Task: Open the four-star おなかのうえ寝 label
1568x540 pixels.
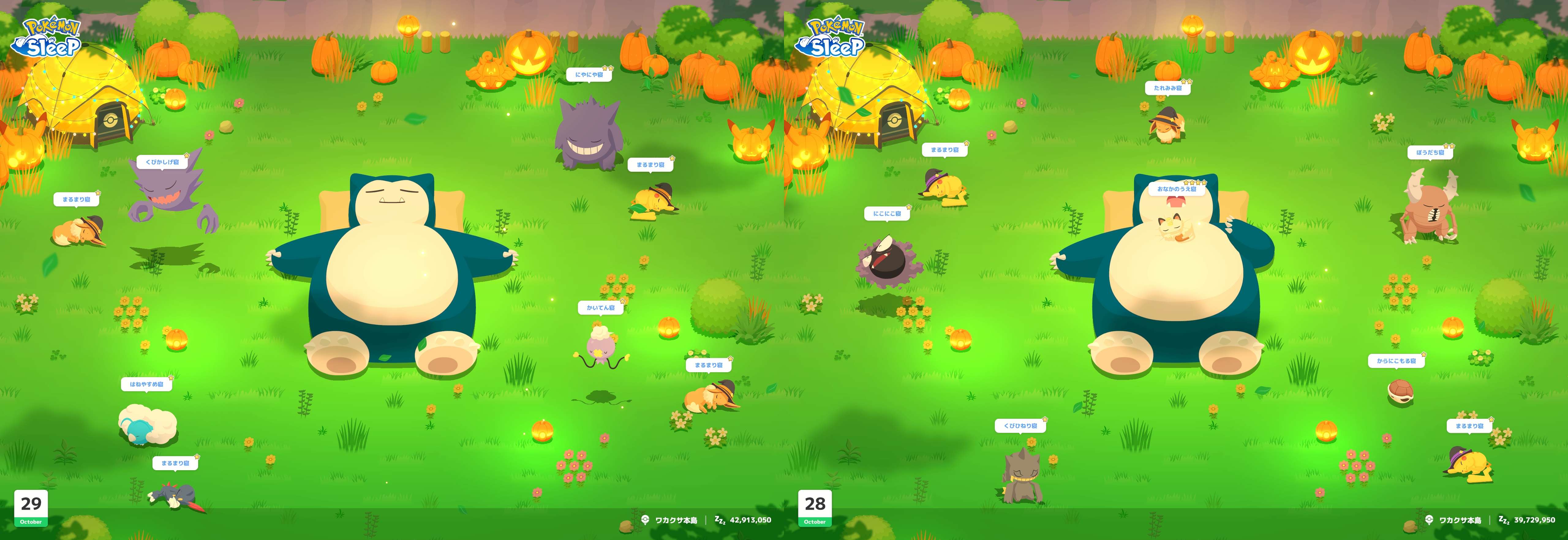Action: click(1176, 189)
